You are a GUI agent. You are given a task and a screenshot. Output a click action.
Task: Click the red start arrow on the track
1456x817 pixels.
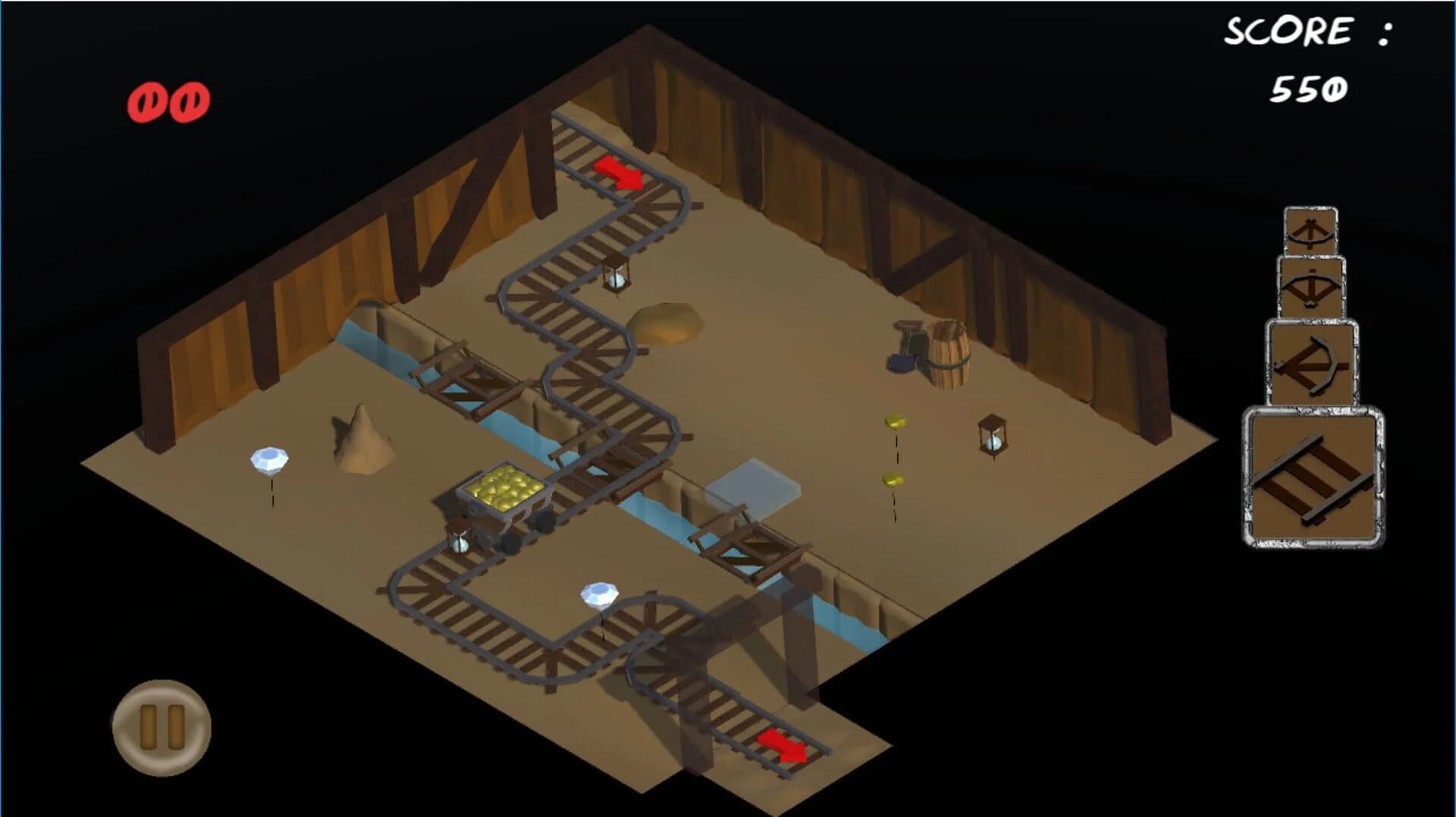tap(618, 173)
